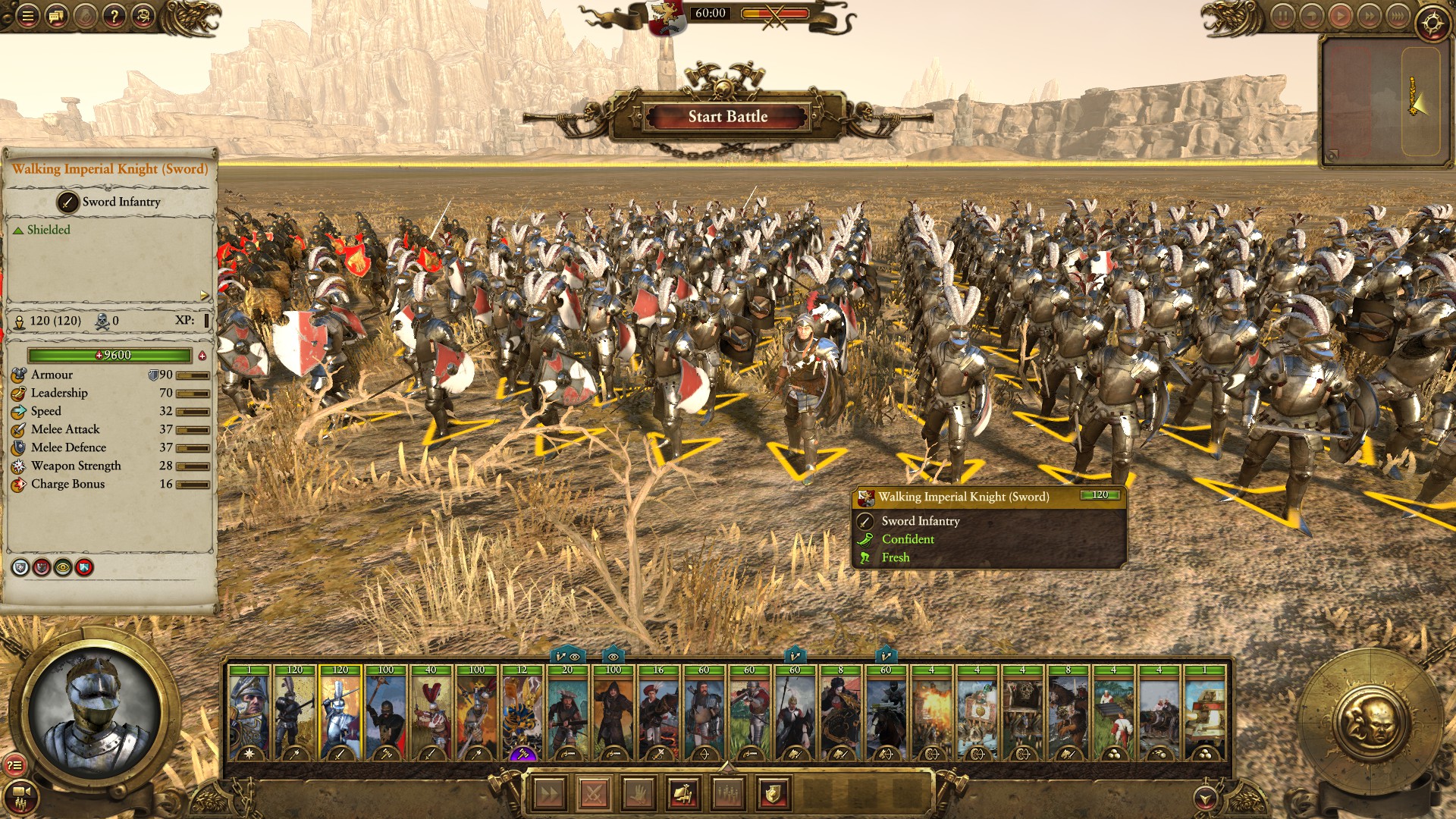The height and width of the screenshot is (819, 1456).
Task: Choose the double-arrow fast forward speed
Action: [x=1369, y=16]
